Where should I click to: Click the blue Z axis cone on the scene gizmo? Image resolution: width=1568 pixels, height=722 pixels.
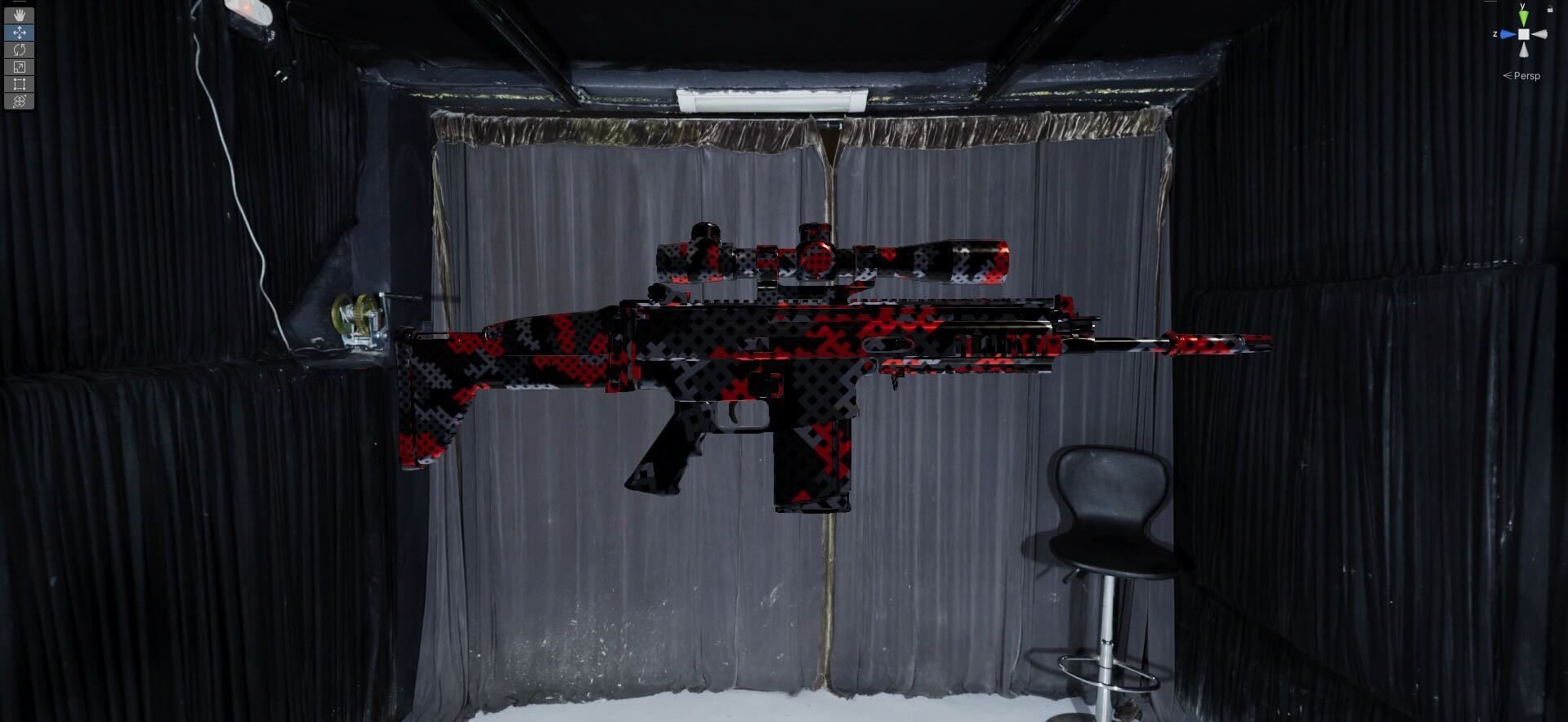tap(1508, 33)
